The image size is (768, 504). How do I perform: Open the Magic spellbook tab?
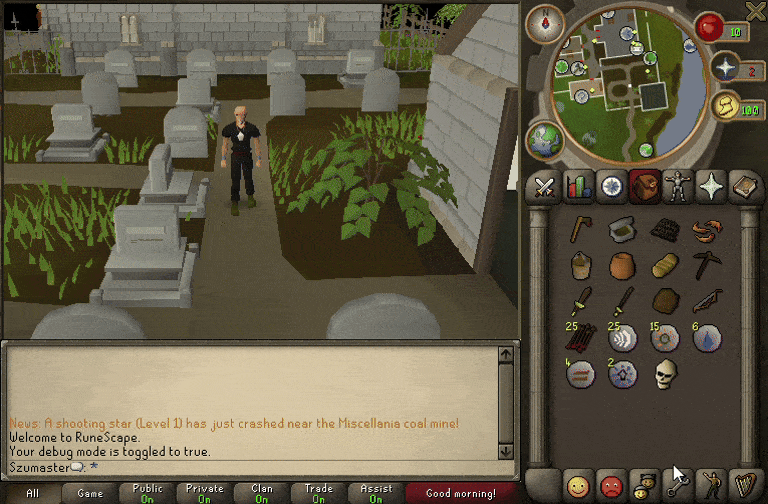click(743, 187)
